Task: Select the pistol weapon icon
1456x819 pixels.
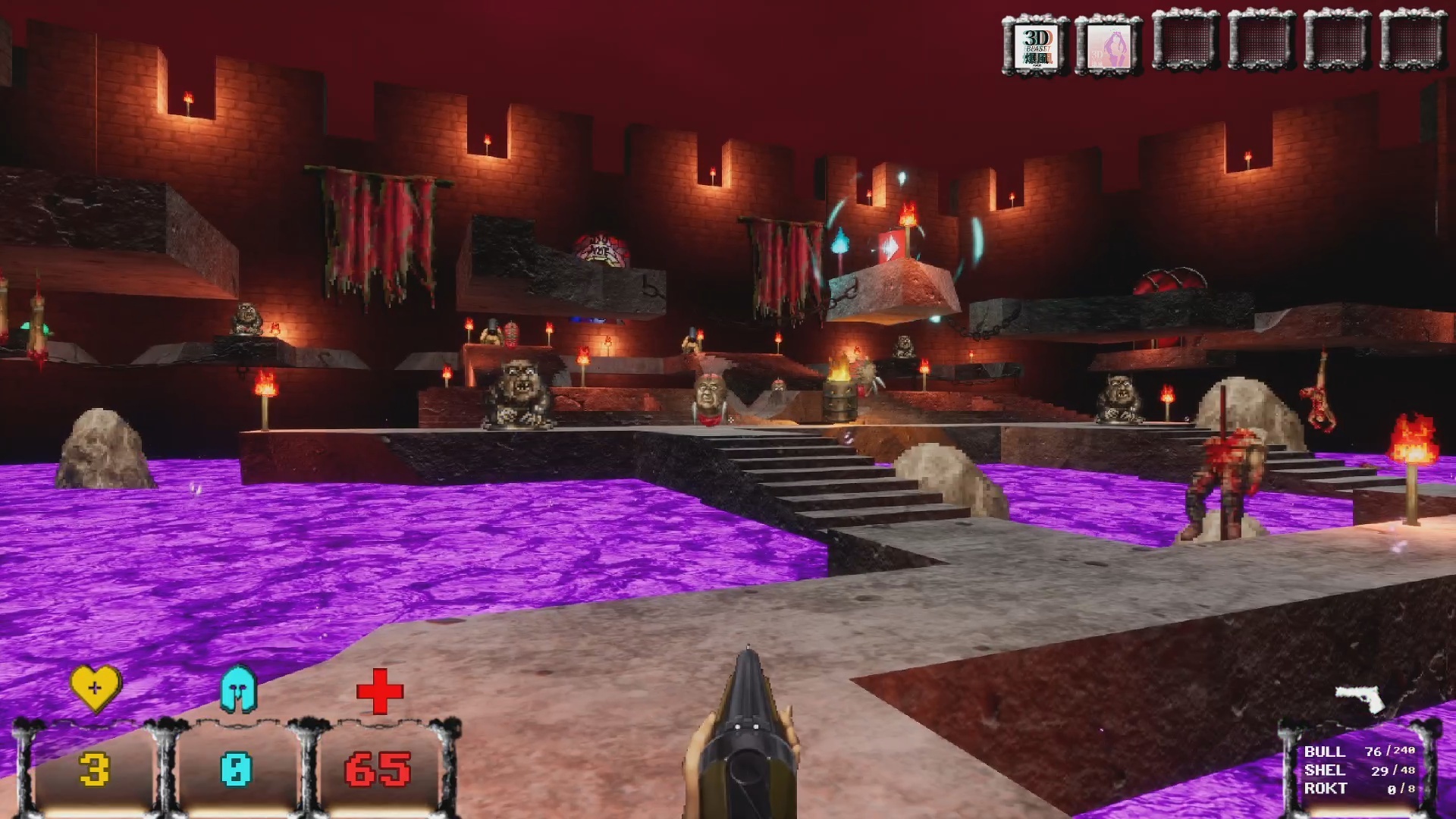Action: click(1360, 698)
